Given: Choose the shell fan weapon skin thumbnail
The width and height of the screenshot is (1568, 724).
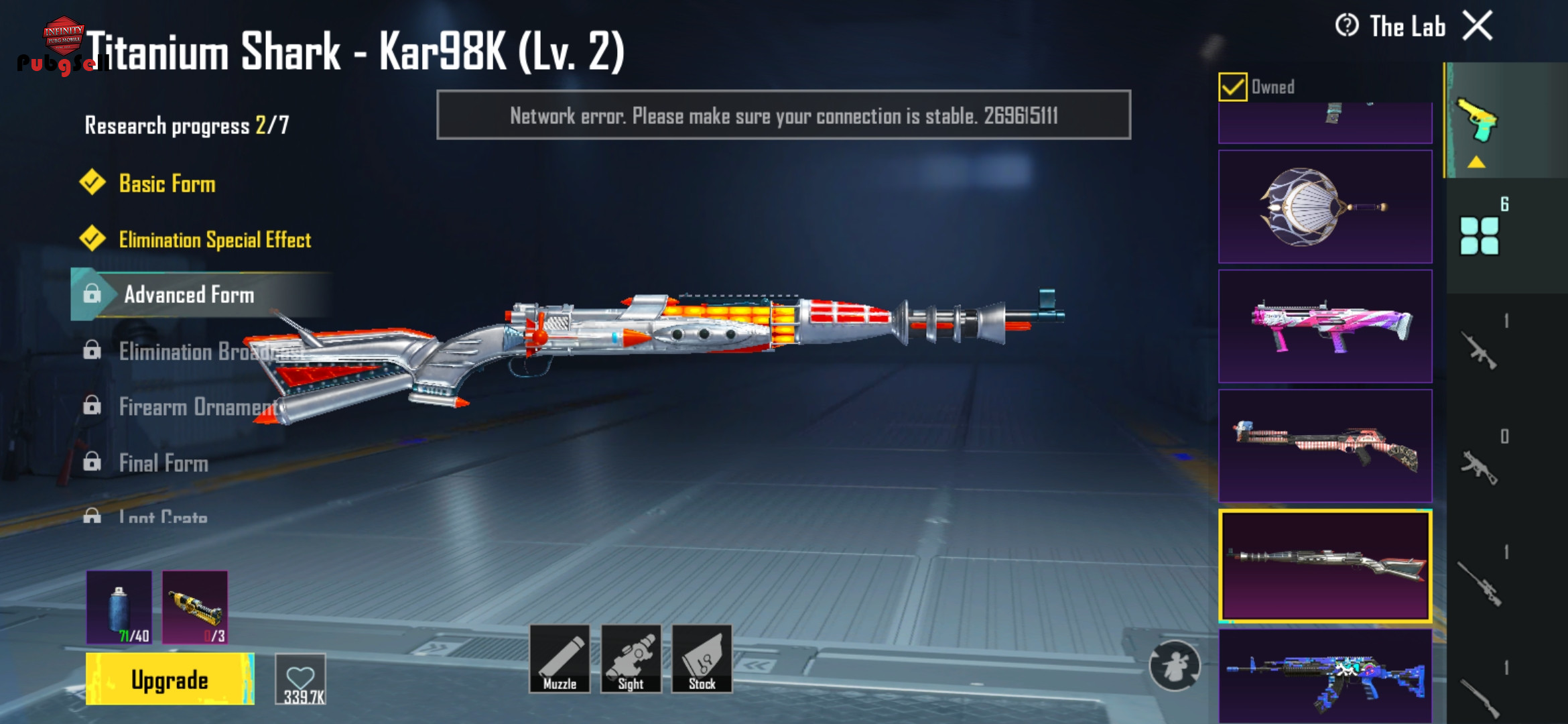Looking at the screenshot, I should pos(1325,206).
